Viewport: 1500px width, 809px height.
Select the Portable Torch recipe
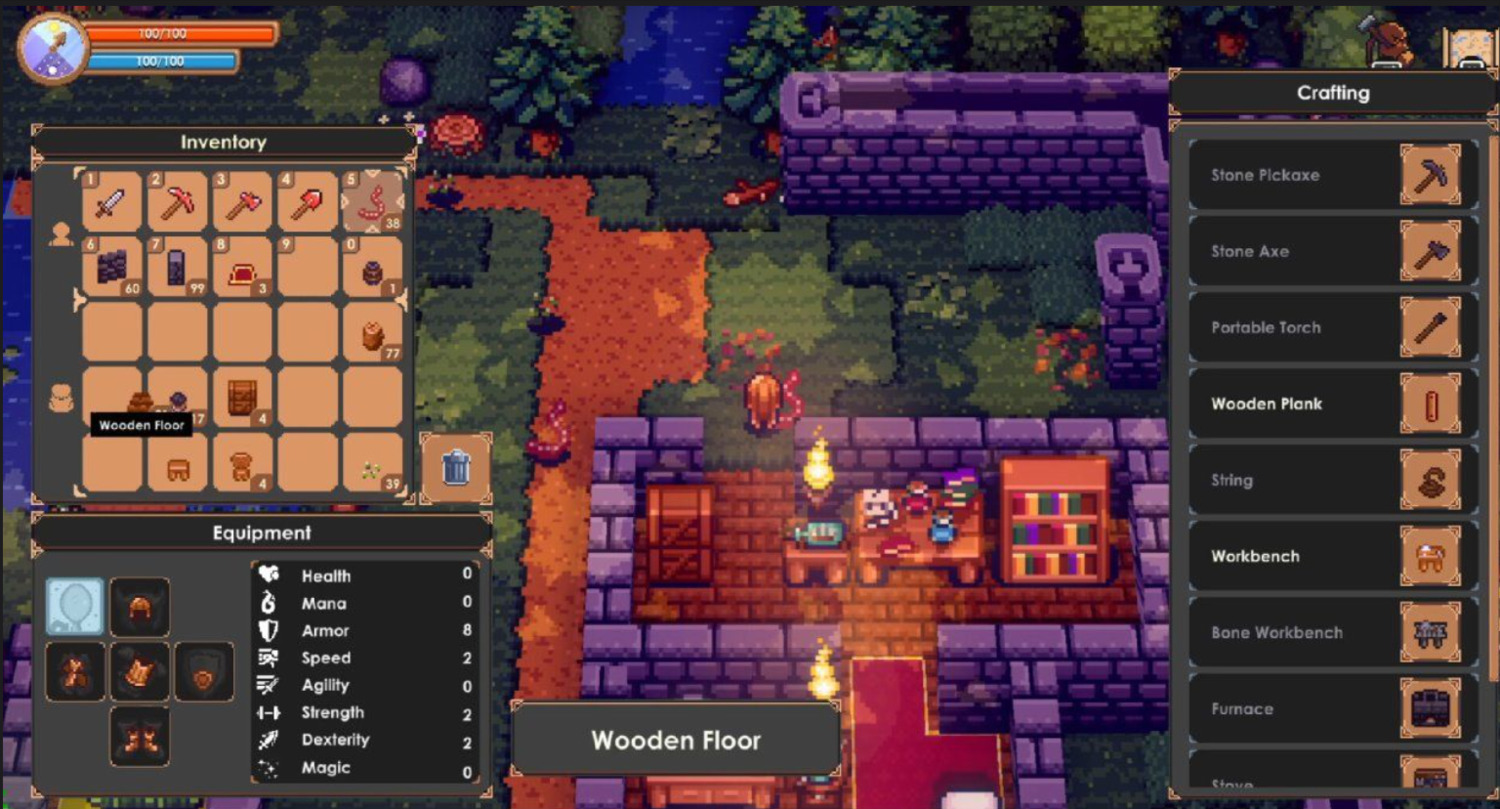pyautogui.click(x=1333, y=328)
